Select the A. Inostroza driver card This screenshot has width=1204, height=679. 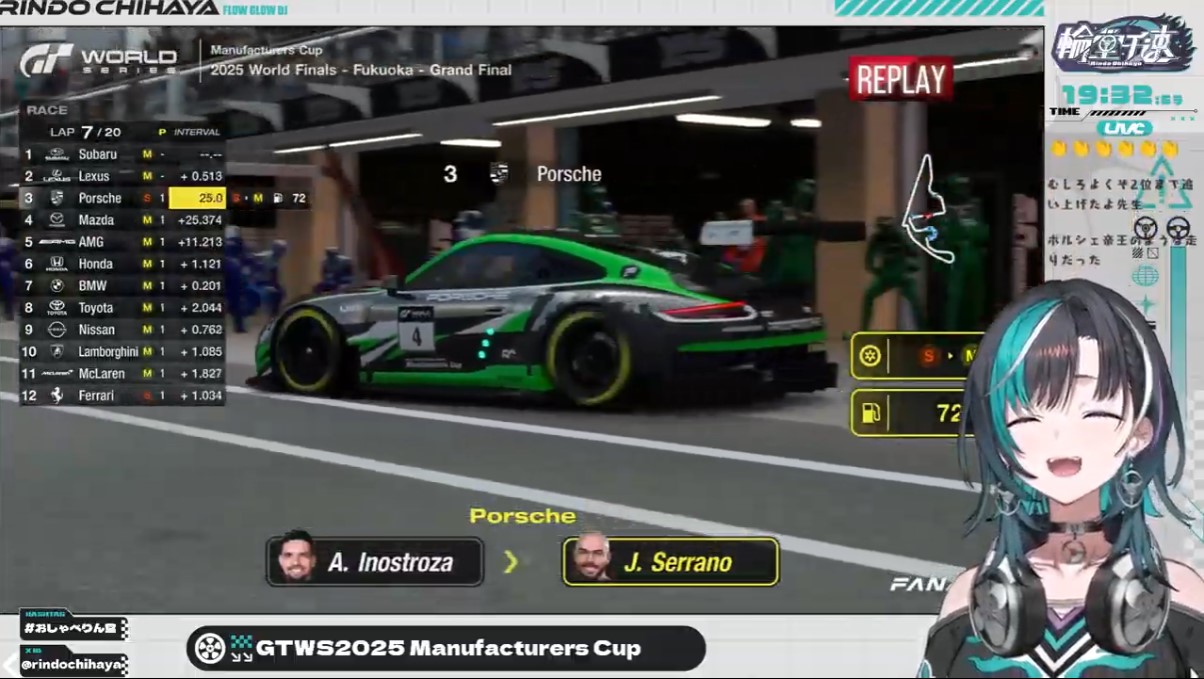pyautogui.click(x=375, y=562)
